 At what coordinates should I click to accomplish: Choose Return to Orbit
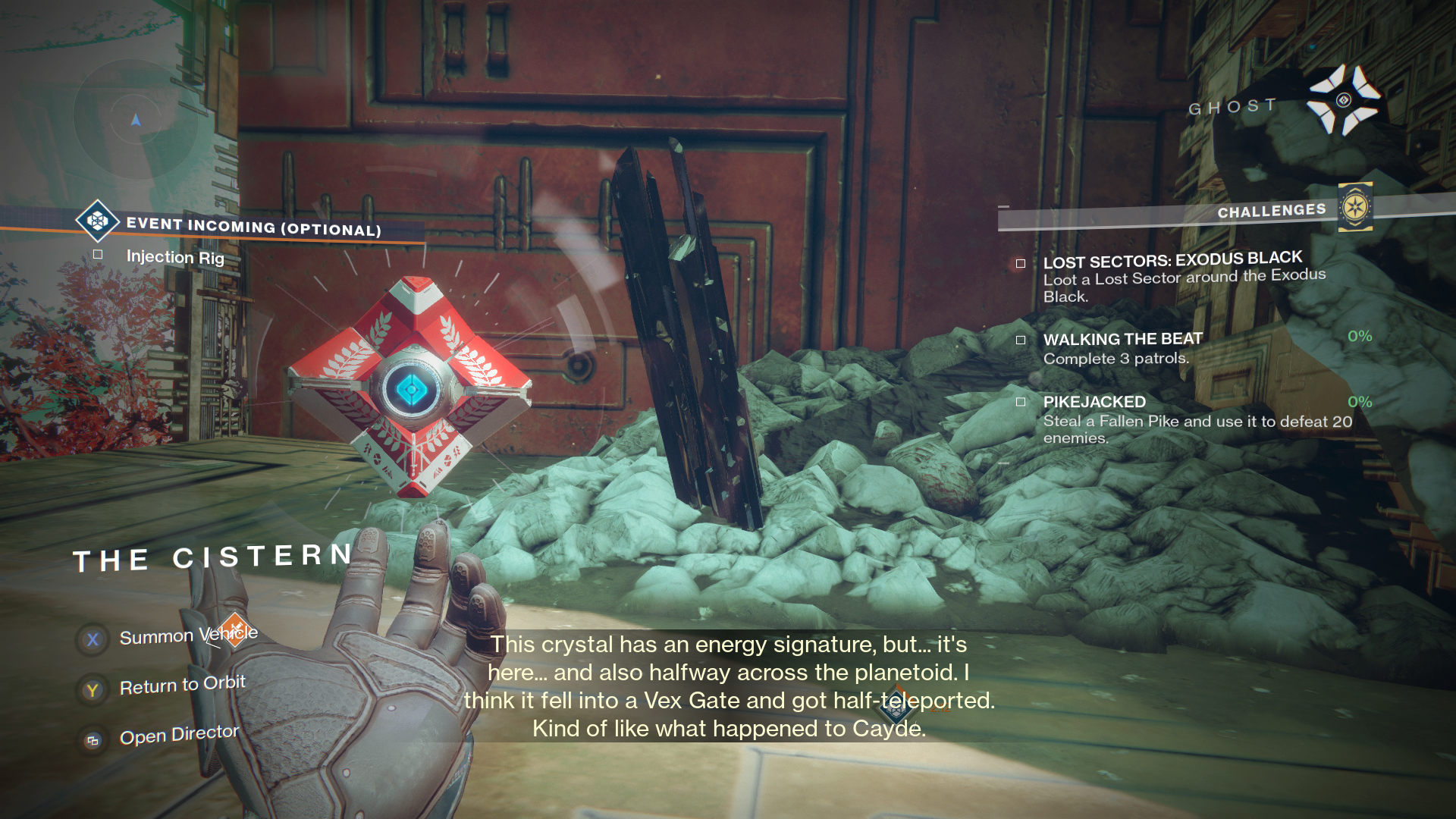(x=182, y=686)
